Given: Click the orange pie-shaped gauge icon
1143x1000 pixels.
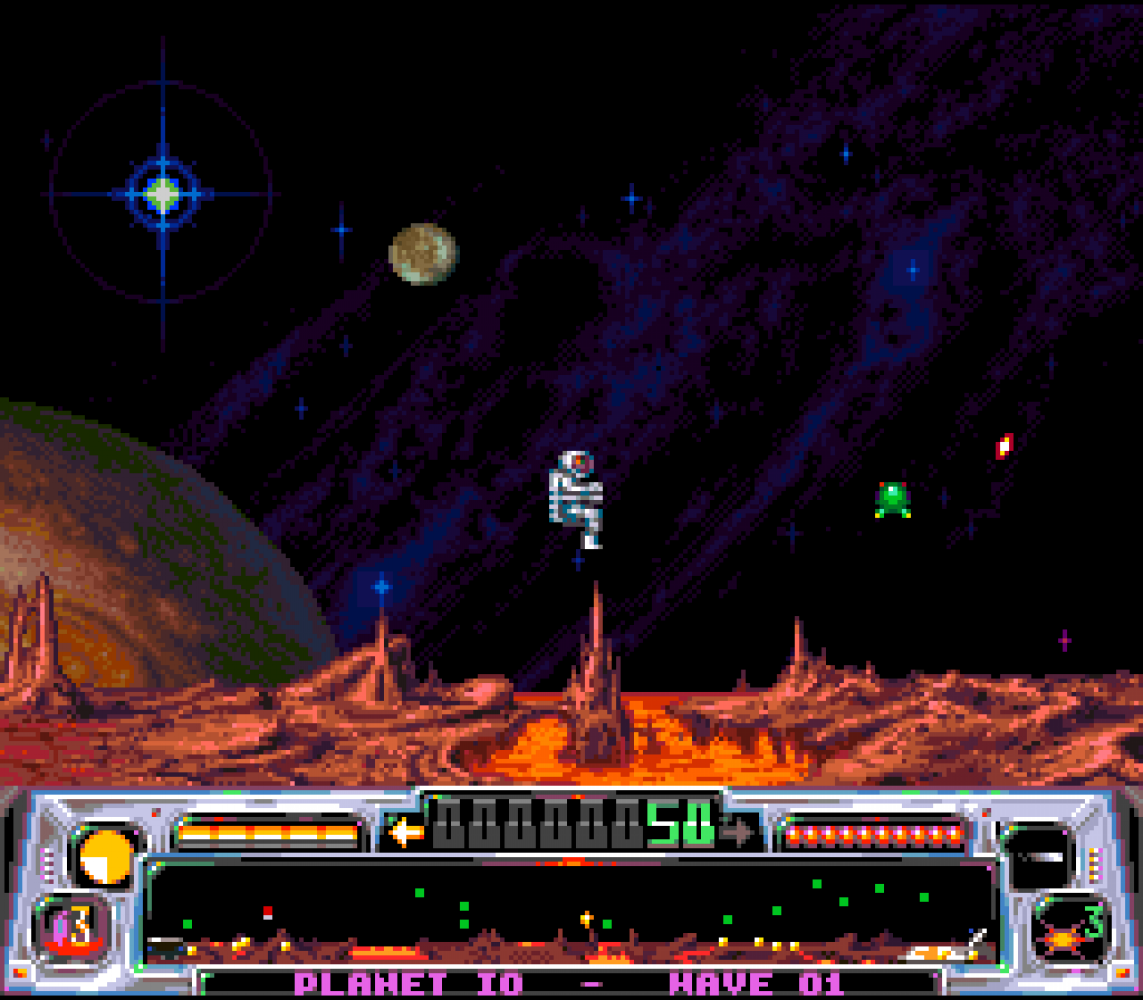Looking at the screenshot, I should click(106, 857).
